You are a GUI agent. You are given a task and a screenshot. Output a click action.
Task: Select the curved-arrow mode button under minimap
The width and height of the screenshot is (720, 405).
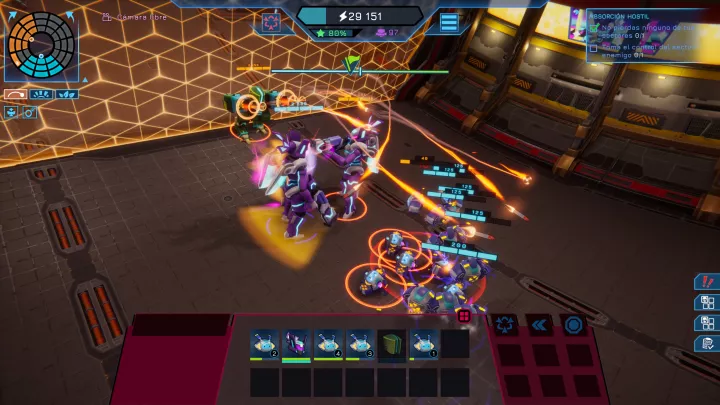(14, 95)
